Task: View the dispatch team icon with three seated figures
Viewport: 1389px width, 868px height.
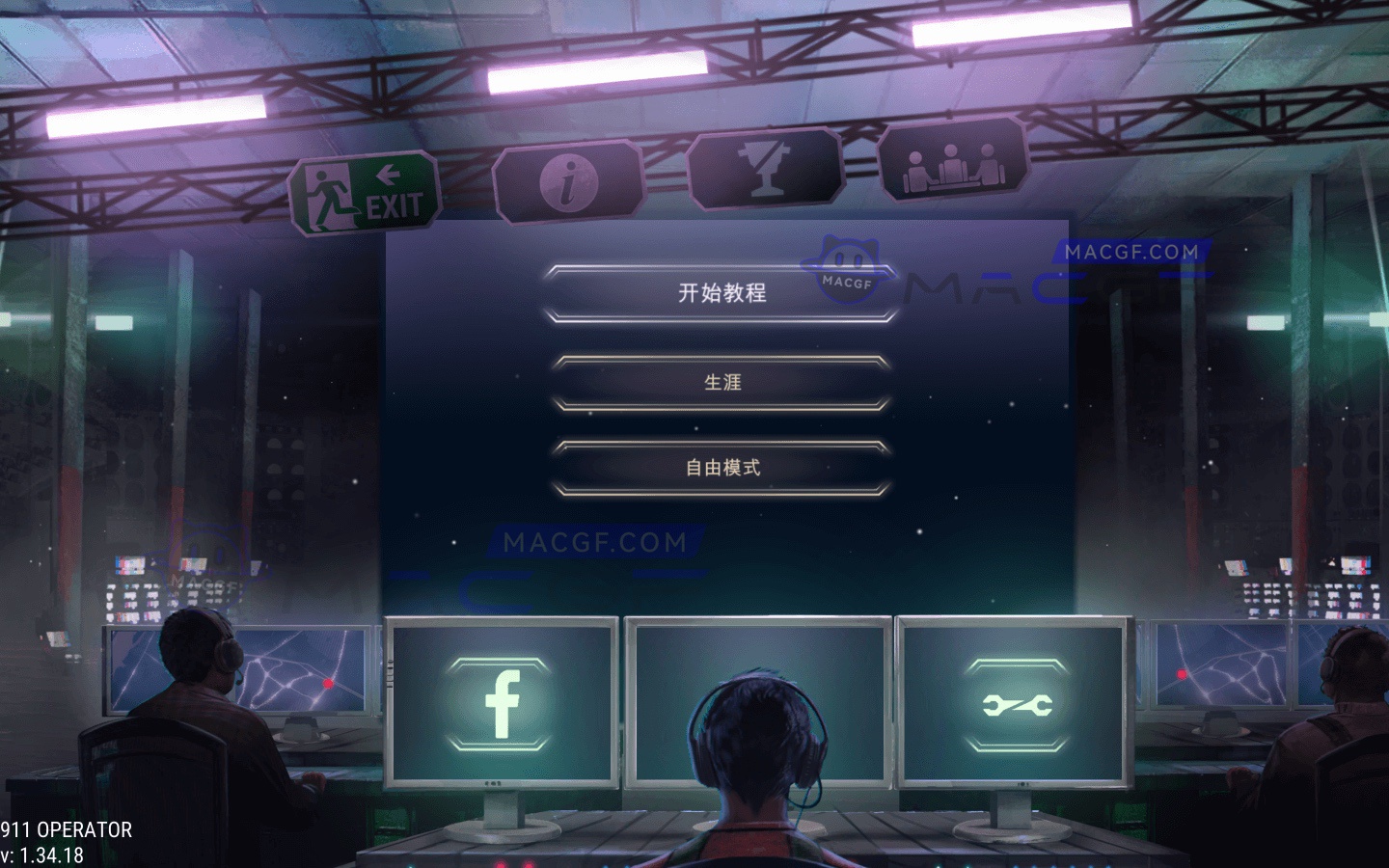Action: pyautogui.click(x=953, y=165)
